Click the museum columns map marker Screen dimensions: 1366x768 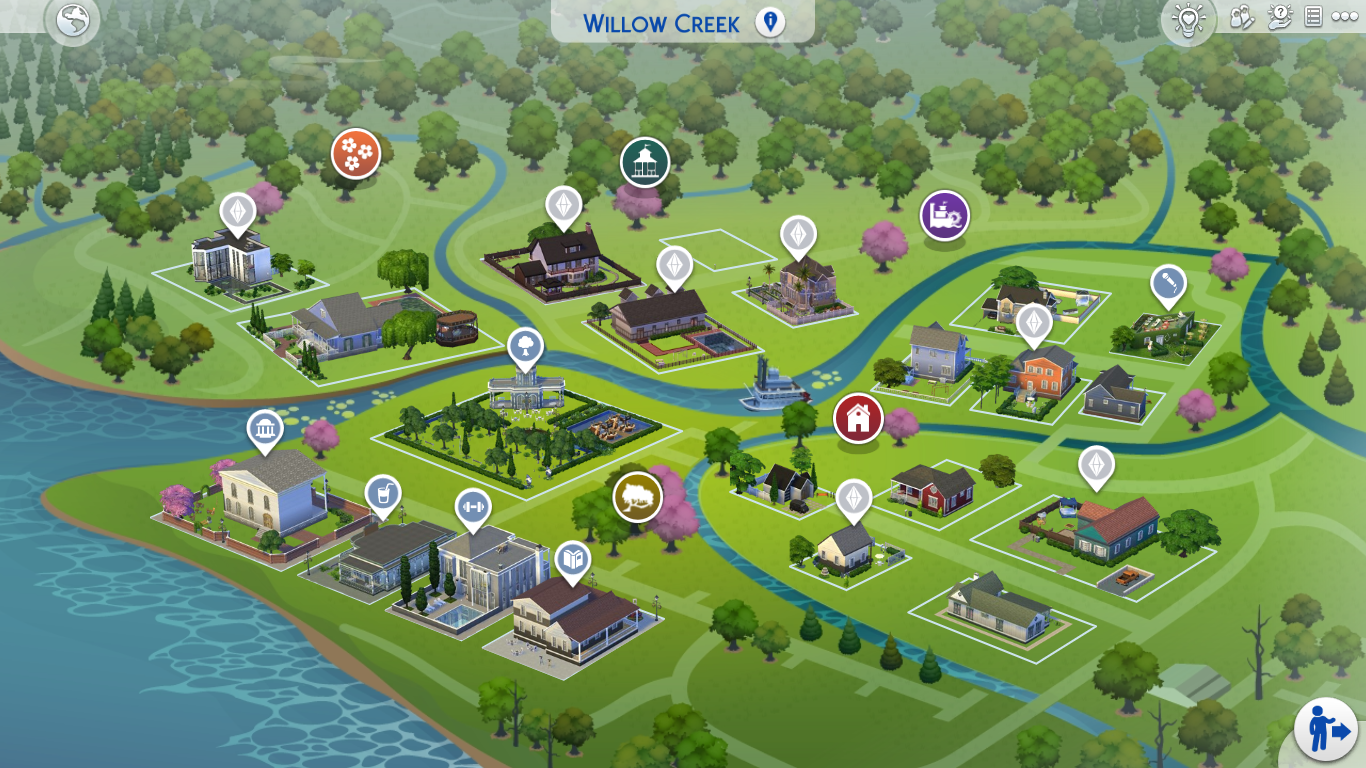(x=265, y=430)
